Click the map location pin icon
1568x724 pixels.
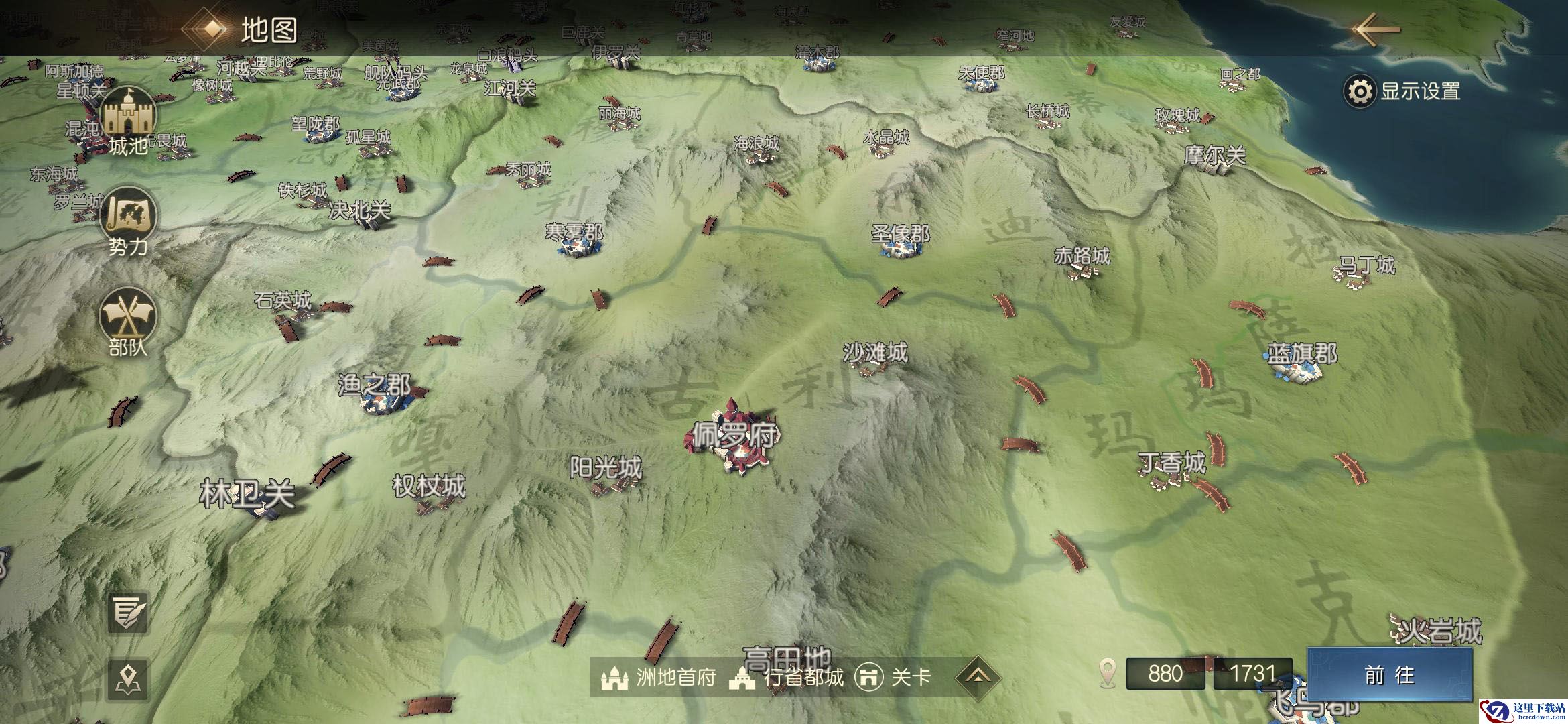(127, 679)
